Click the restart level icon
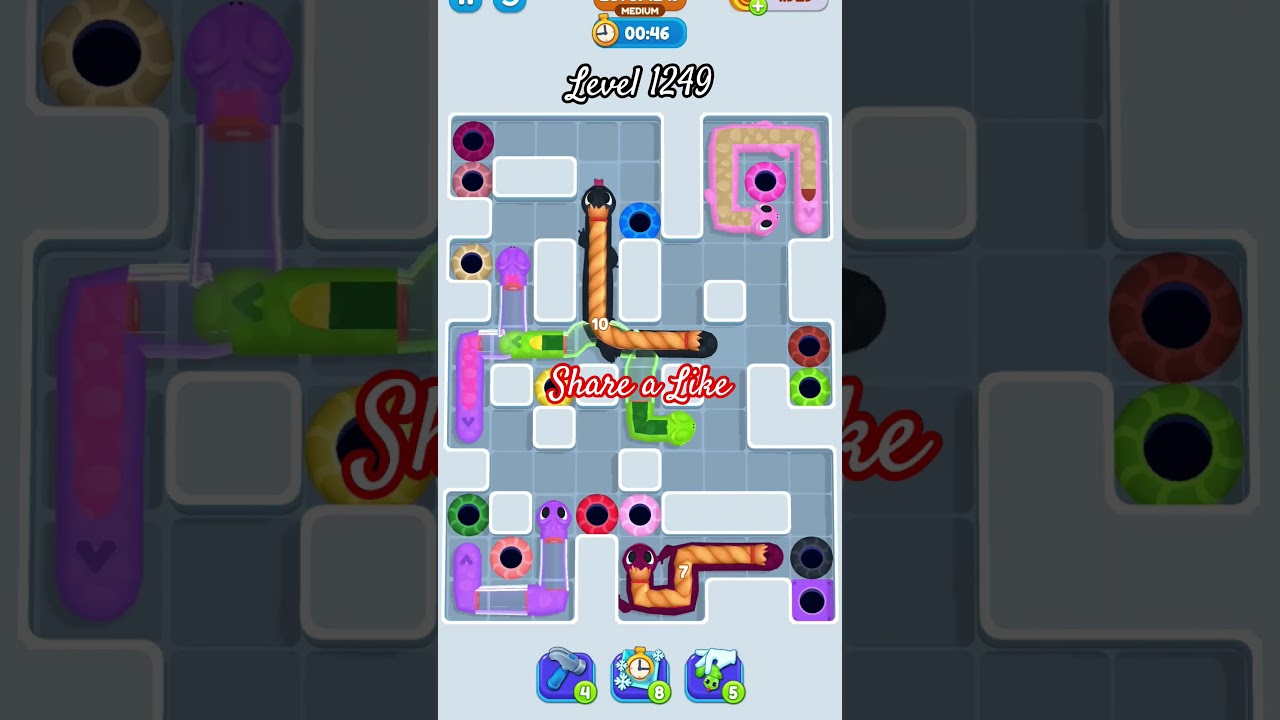 pyautogui.click(x=508, y=5)
